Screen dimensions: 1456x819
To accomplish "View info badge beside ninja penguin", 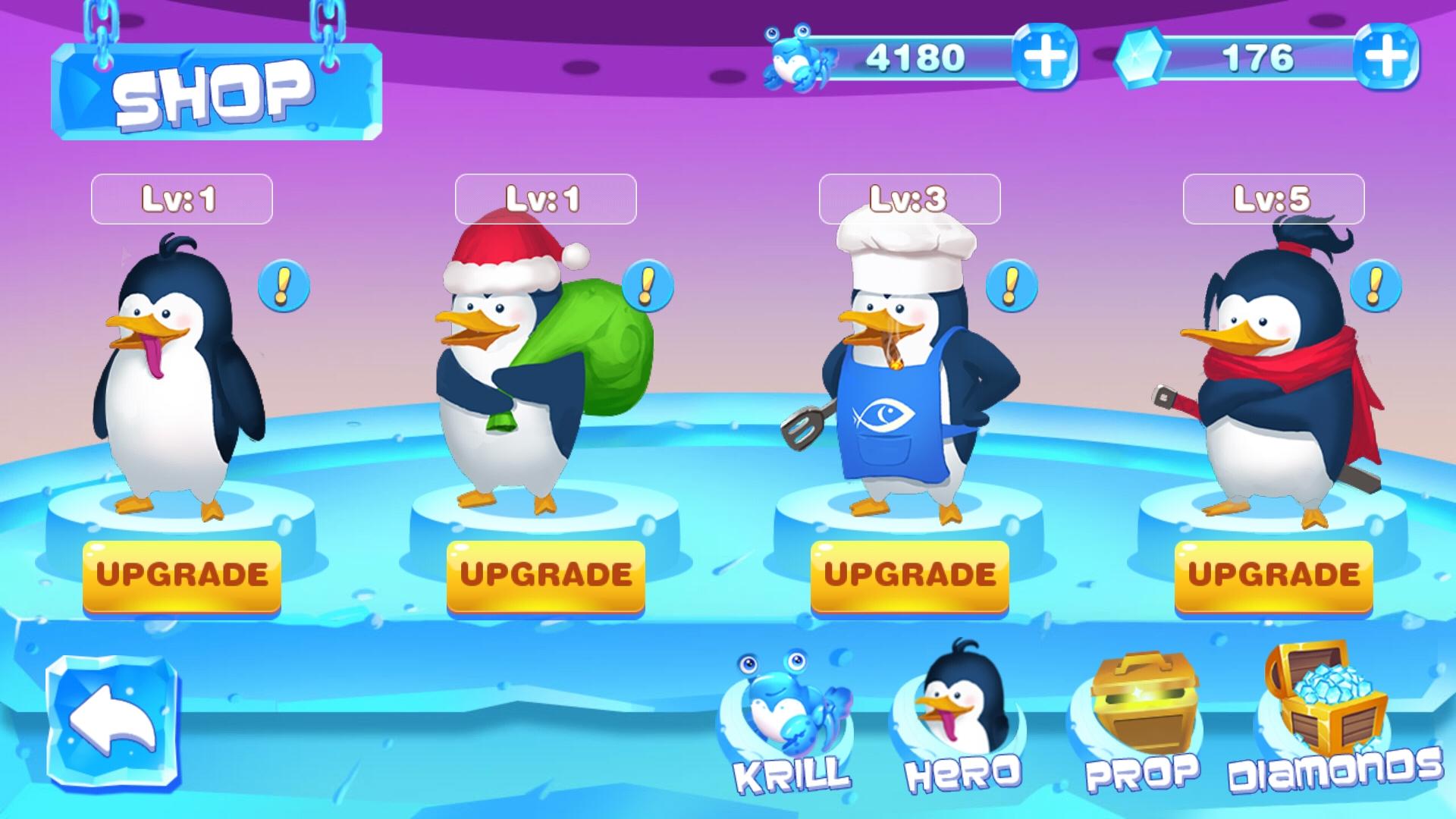I will (1375, 286).
